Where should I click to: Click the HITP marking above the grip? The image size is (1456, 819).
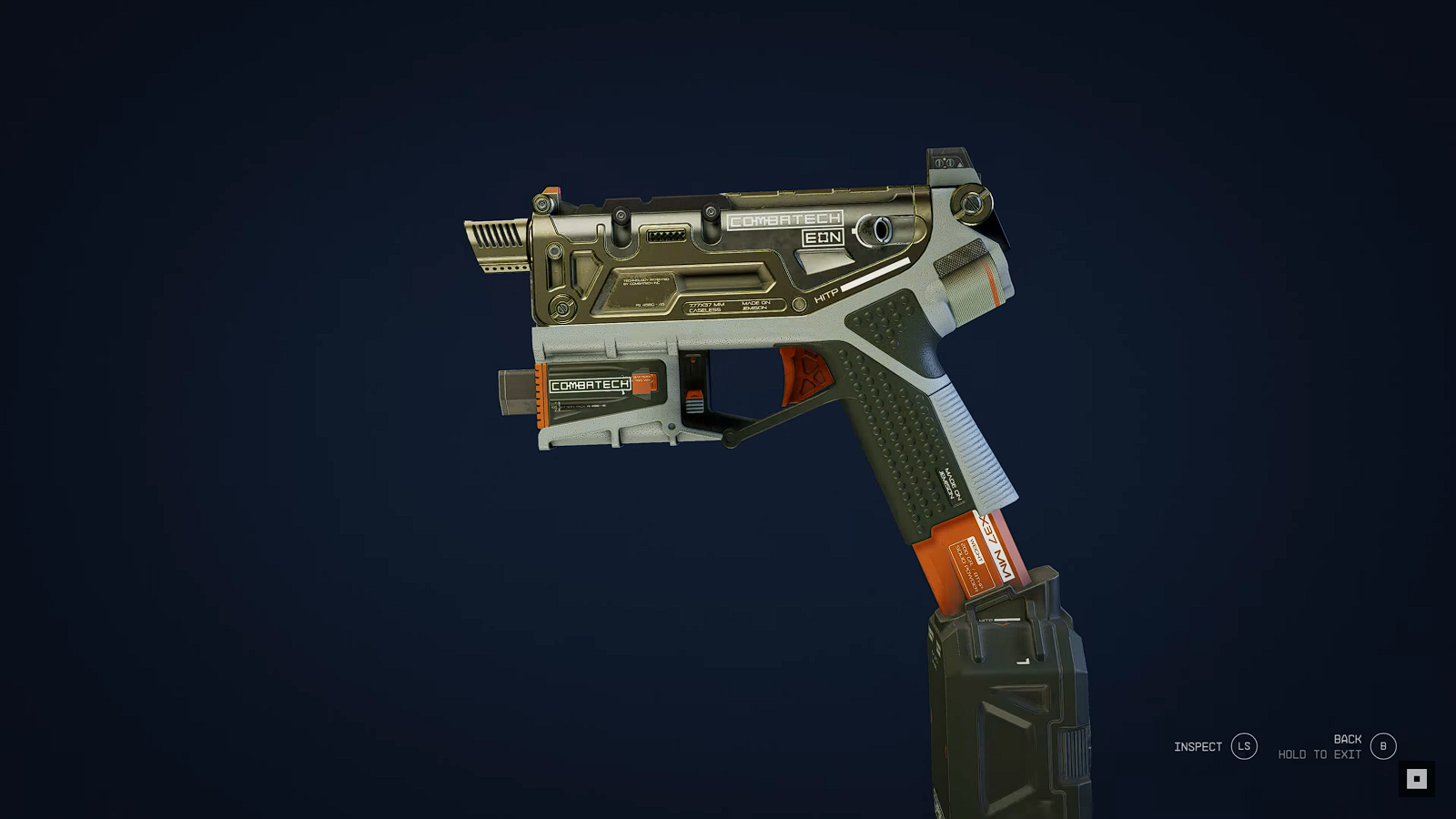(x=829, y=297)
